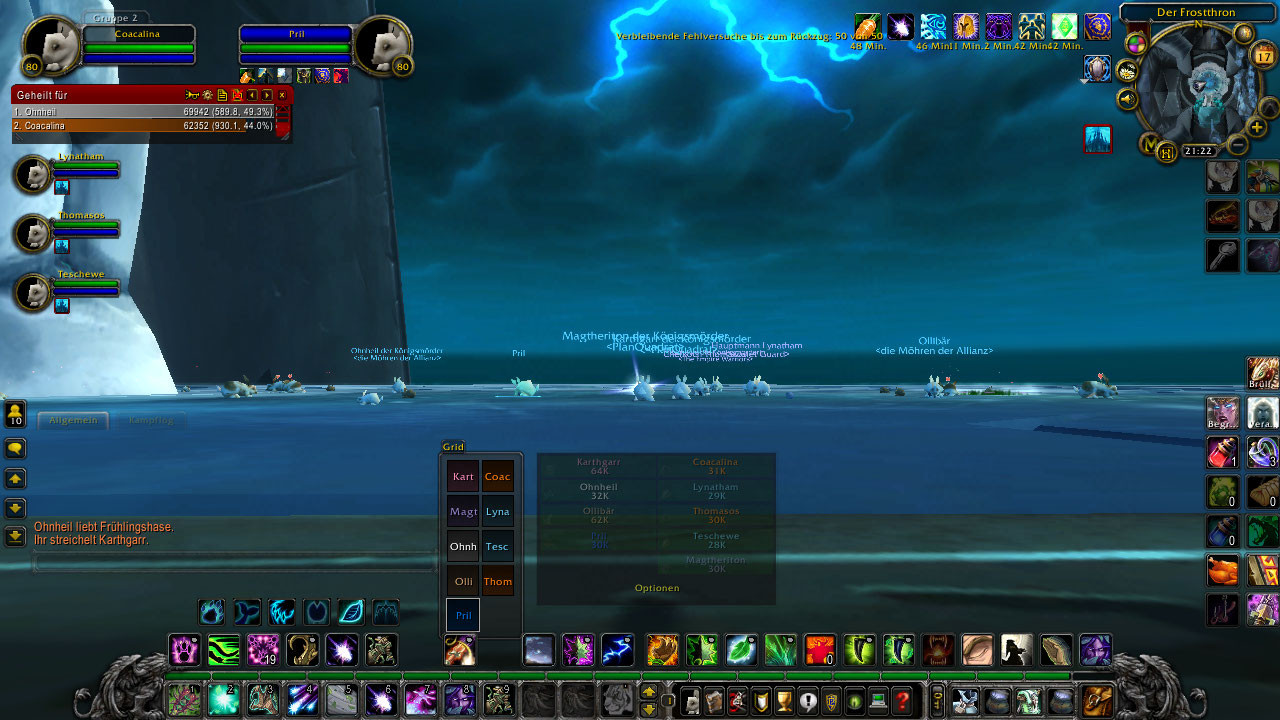
Task: Zoom out on the minimap
Action: pos(1237,145)
